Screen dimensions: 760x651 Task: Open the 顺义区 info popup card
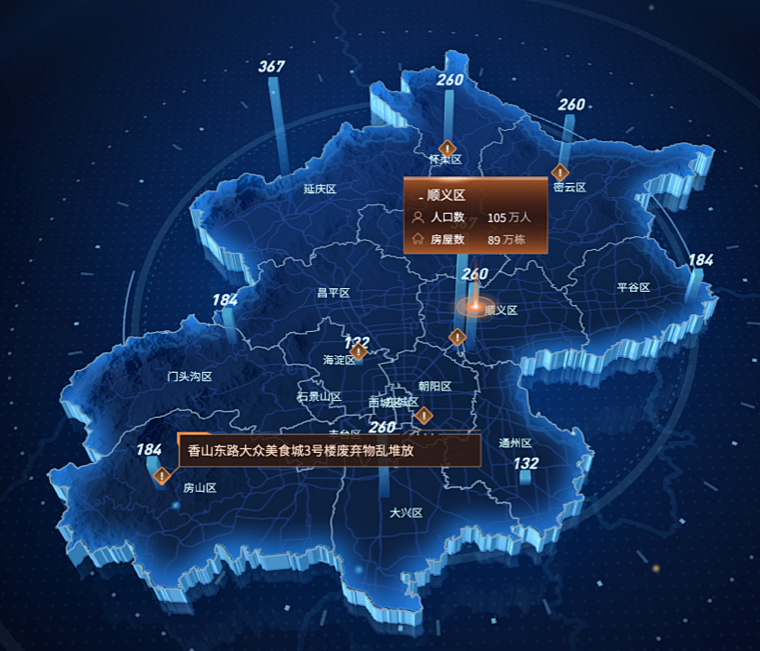[475, 216]
